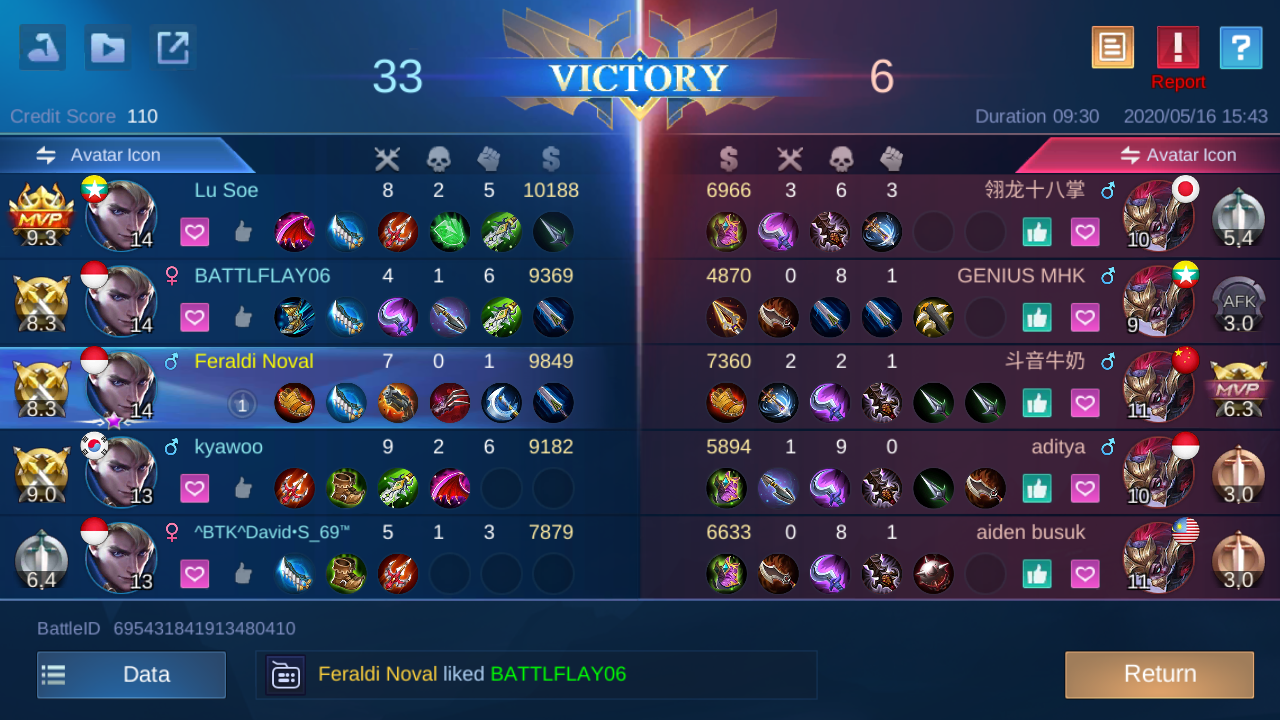This screenshot has width=1280, height=720.
Task: Like BATTLFLAY06 with the grey thumbs-up
Action: click(x=243, y=318)
